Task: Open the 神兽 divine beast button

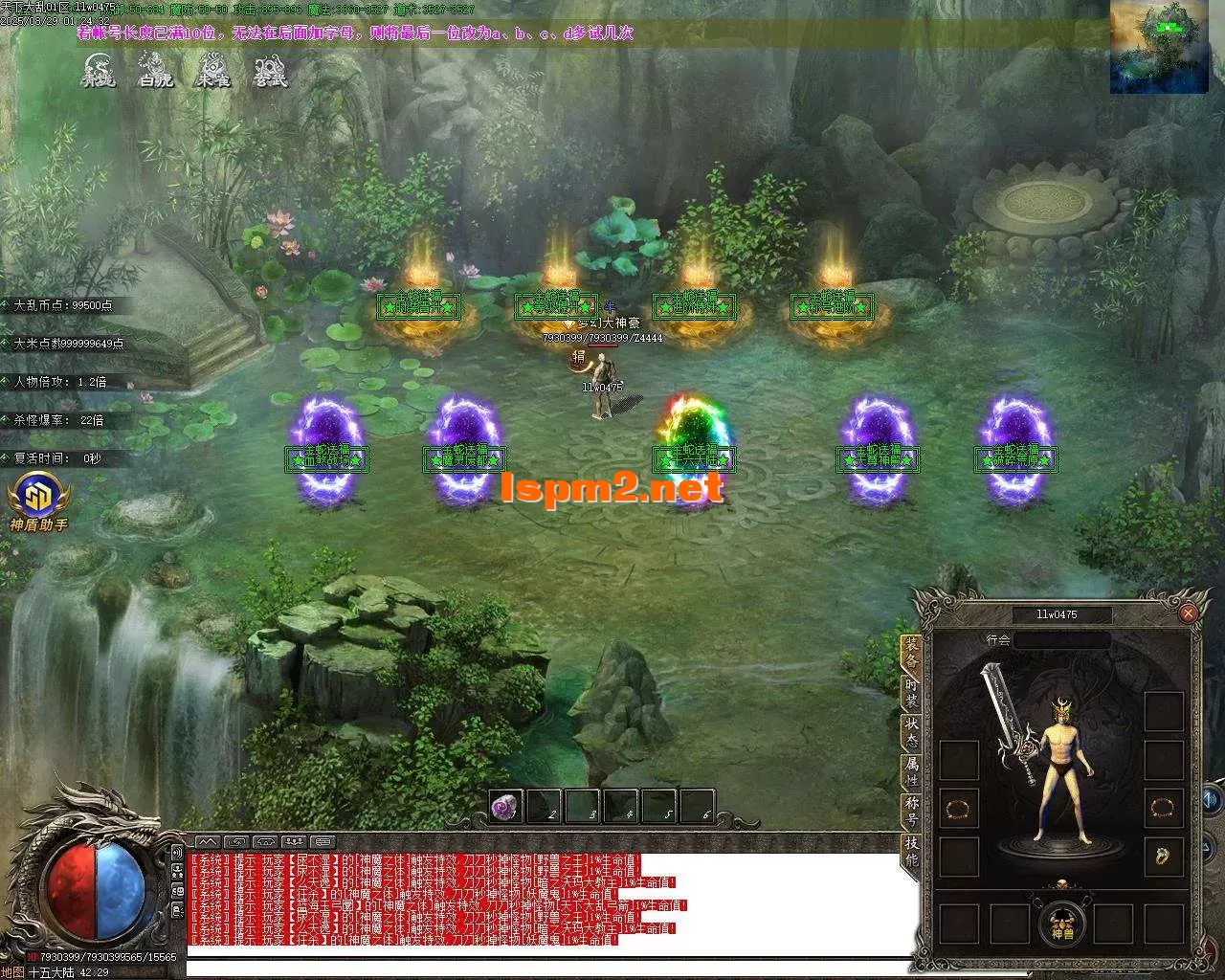Action: click(1062, 924)
